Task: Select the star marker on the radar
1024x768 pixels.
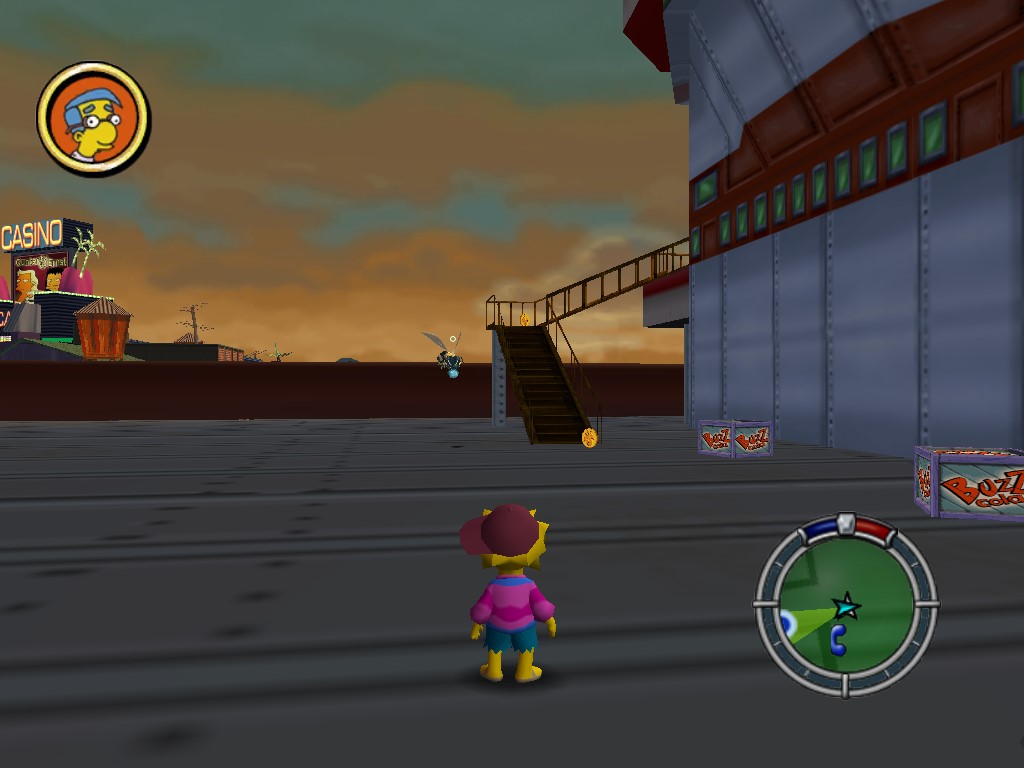Action: click(x=847, y=605)
